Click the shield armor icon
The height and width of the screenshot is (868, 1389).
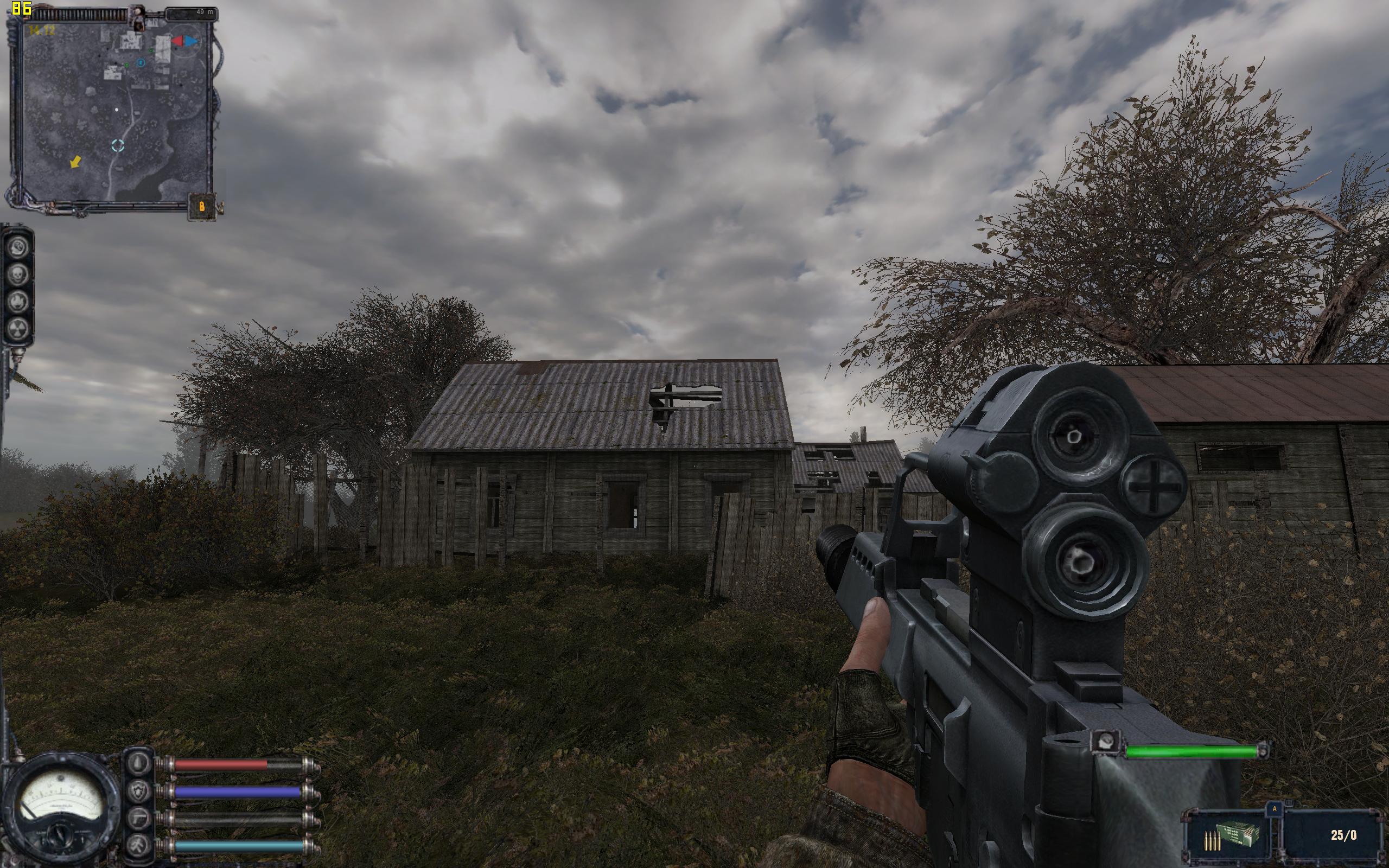click(139, 792)
